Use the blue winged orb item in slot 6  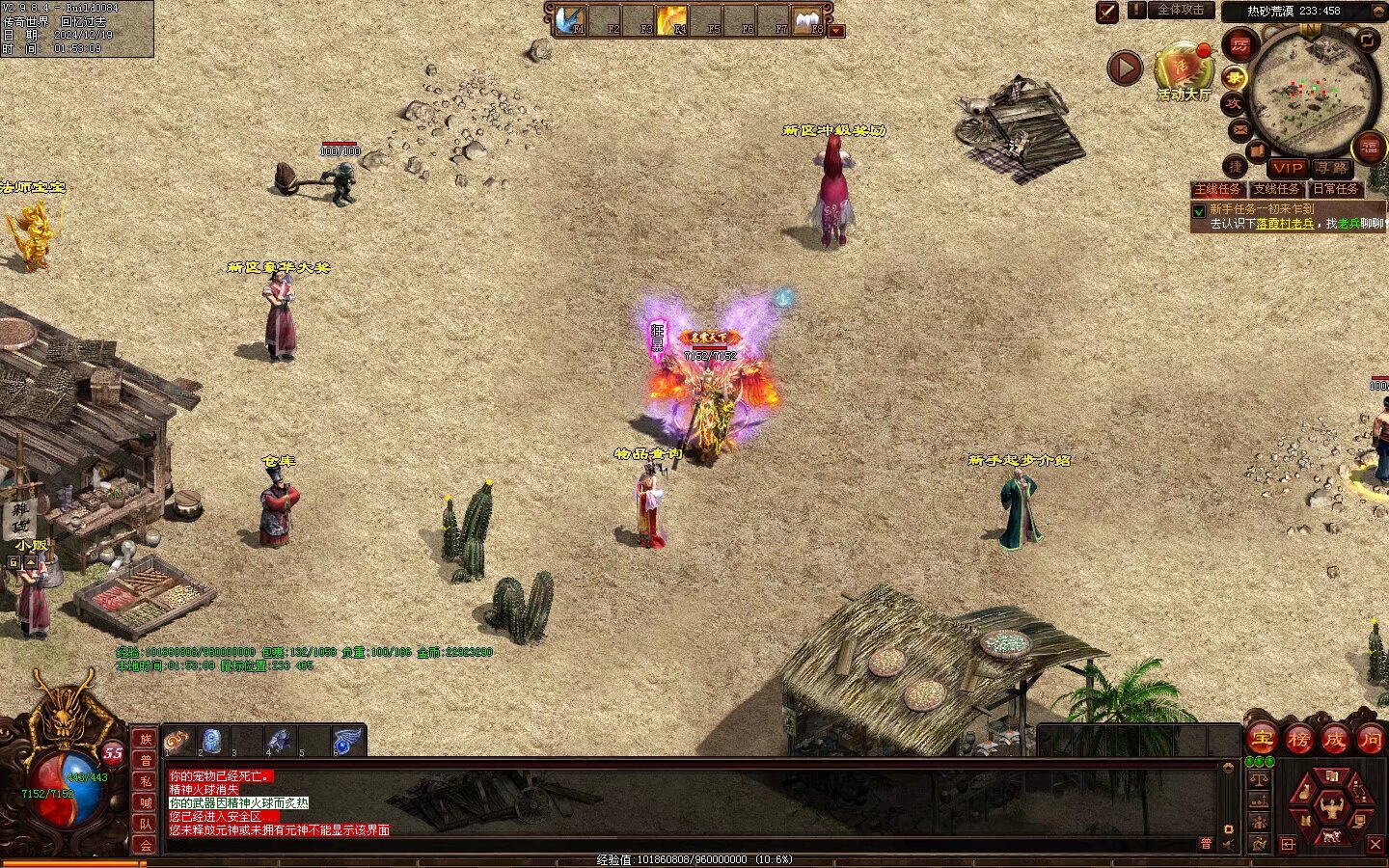(346, 741)
